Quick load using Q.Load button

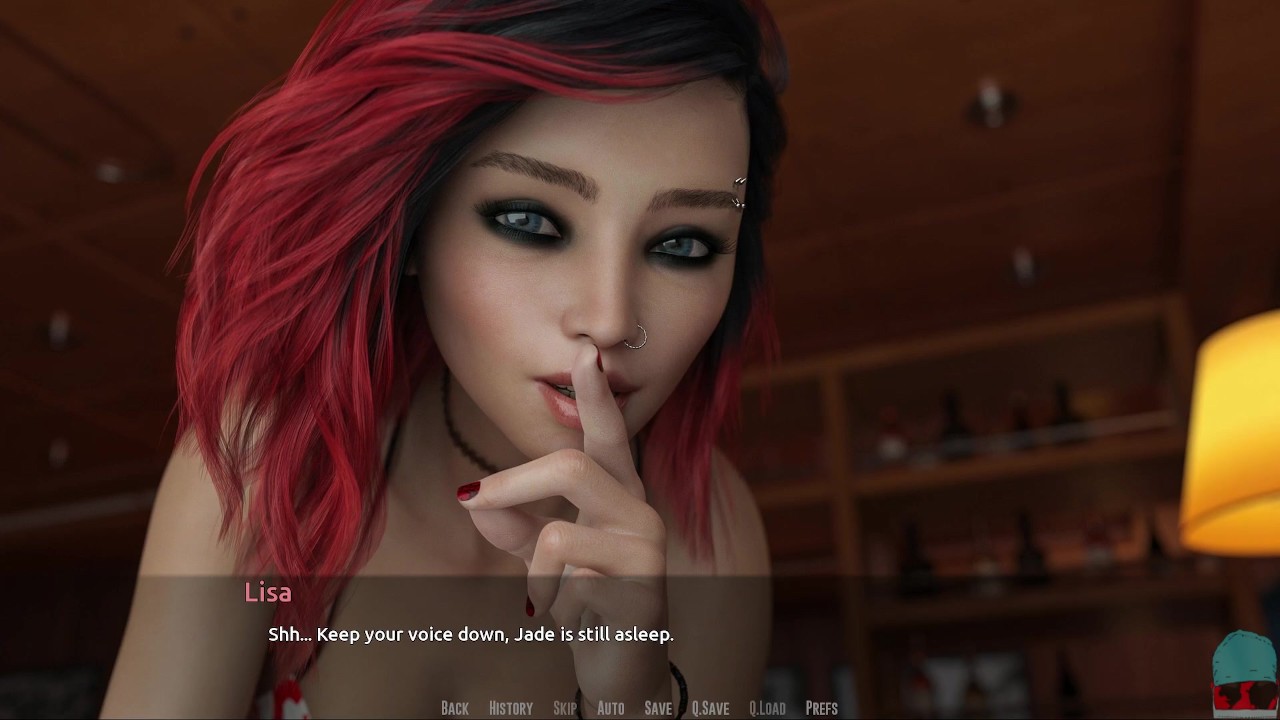767,708
